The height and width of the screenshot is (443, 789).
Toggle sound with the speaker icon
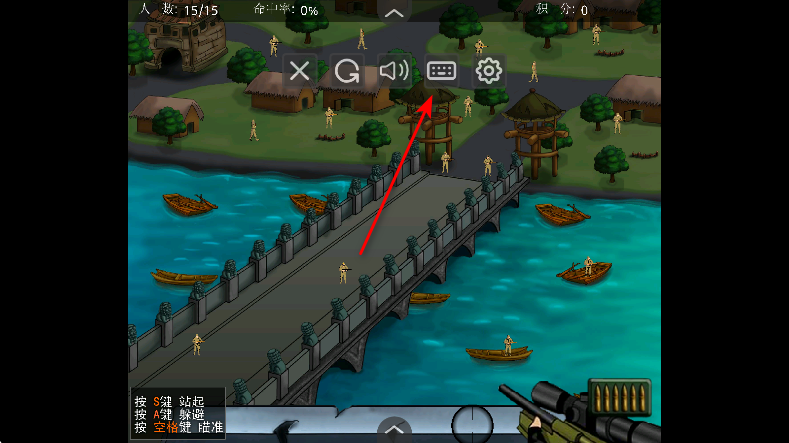point(394,71)
